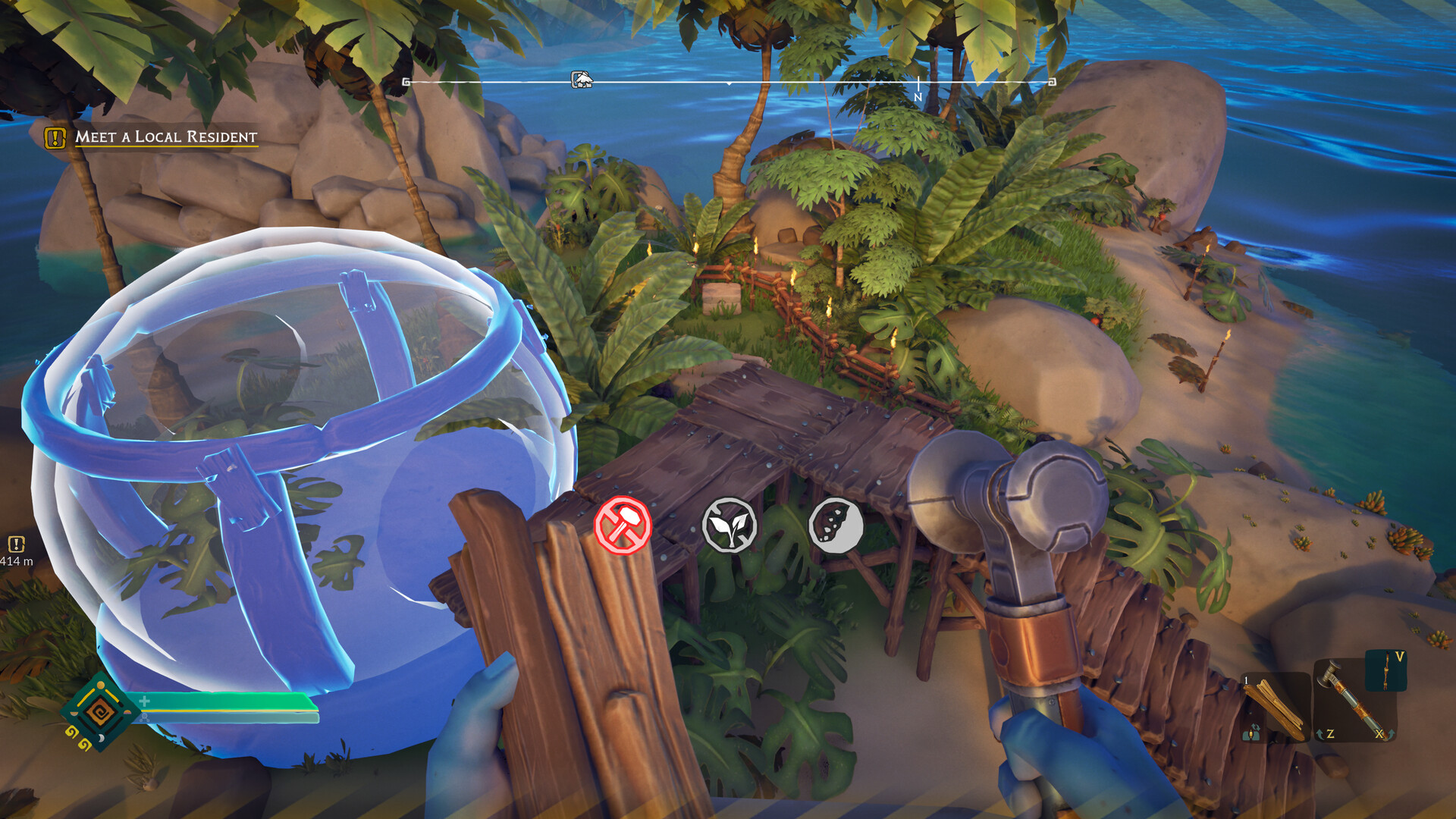
Task: Click the plus symbol on the health bar
Action: click(144, 701)
